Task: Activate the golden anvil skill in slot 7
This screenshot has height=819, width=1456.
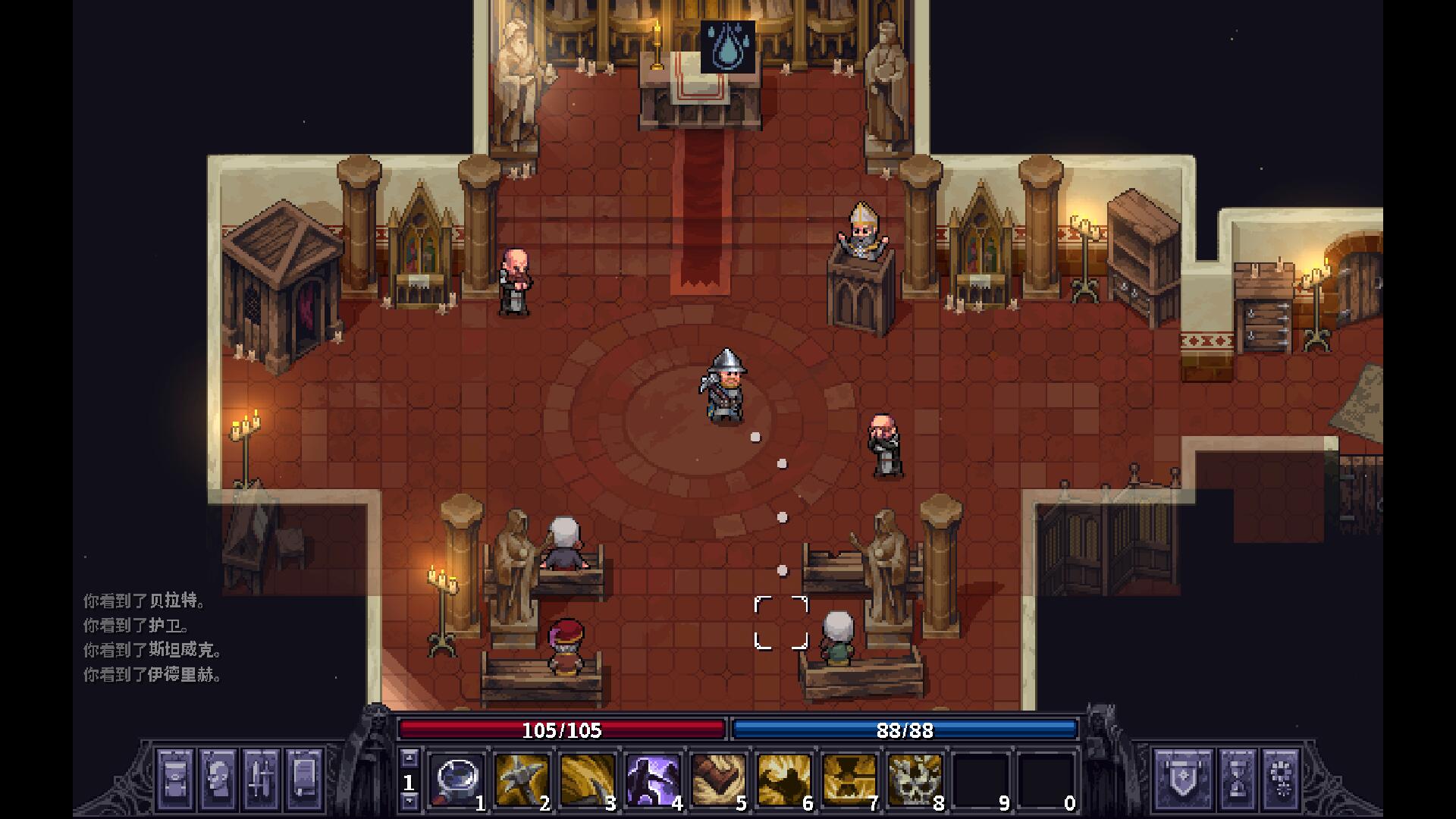Action: 849,779
